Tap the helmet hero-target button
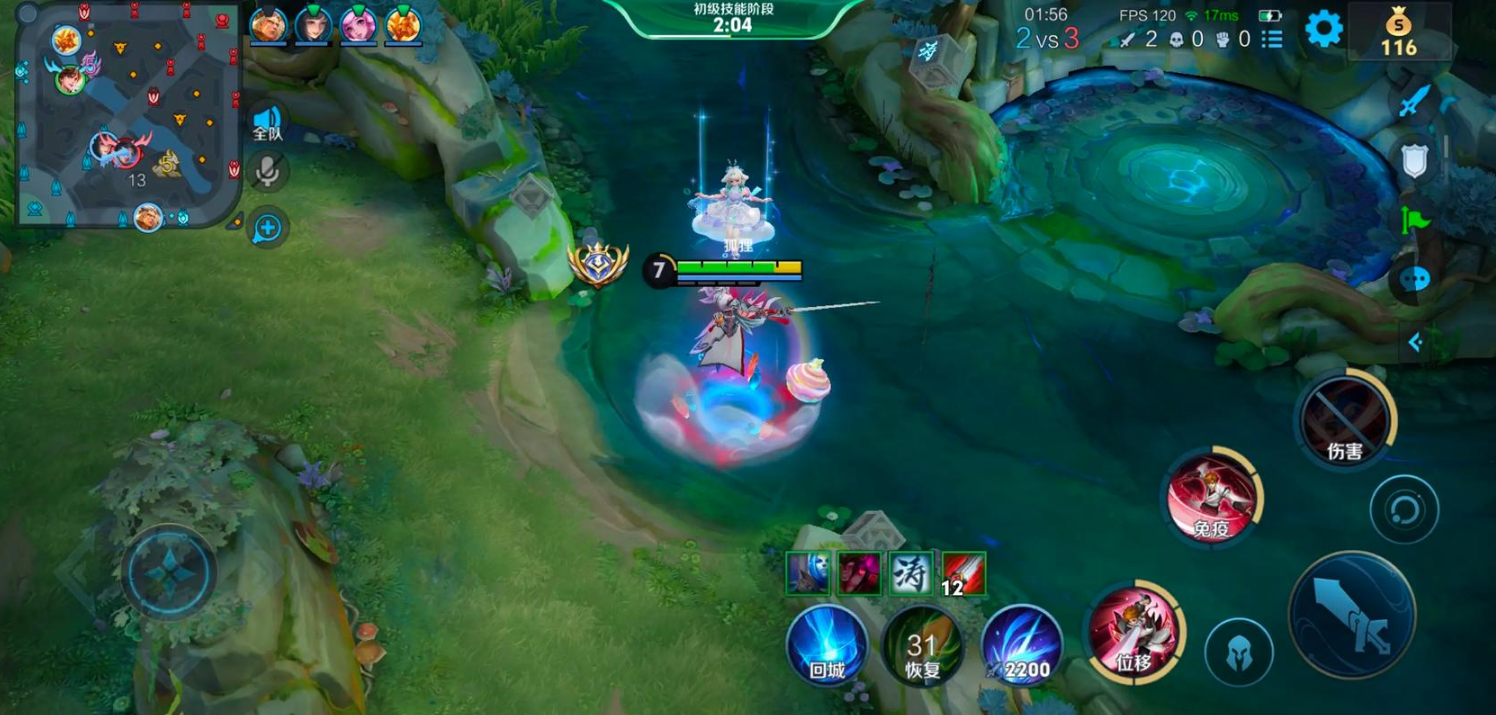 [x=1238, y=653]
